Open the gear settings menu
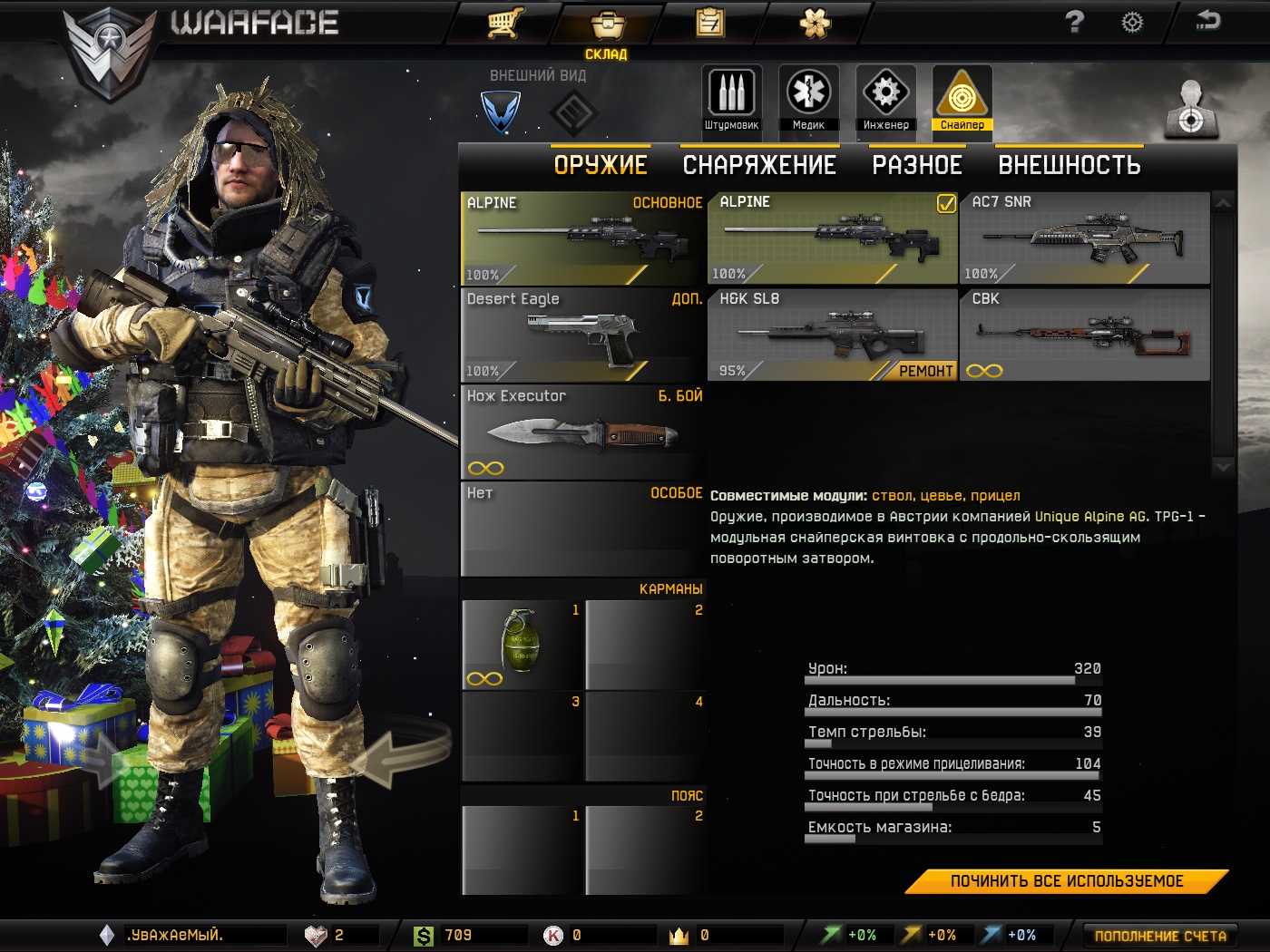The height and width of the screenshot is (952, 1270). click(x=1132, y=22)
